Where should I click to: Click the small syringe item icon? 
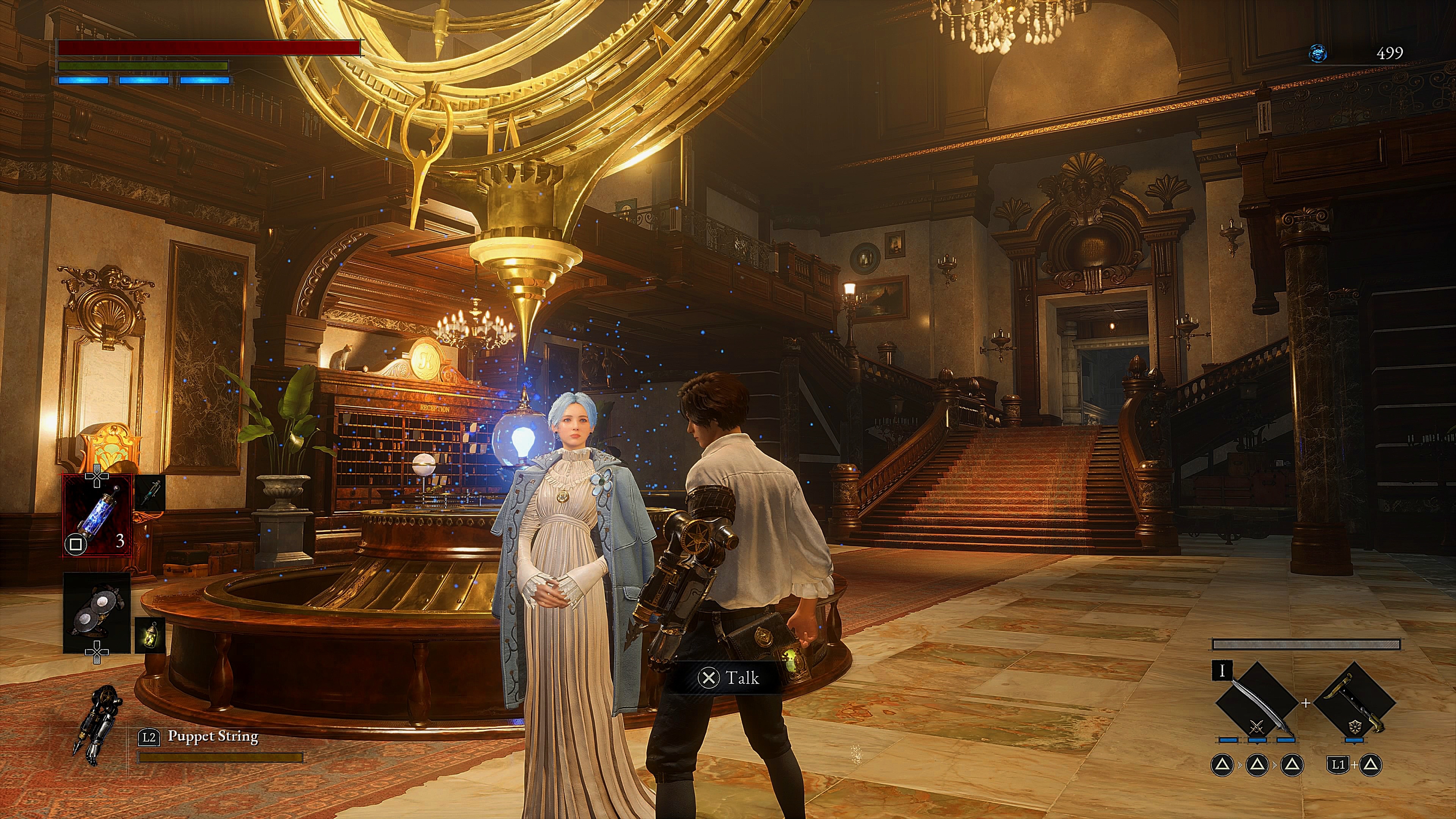[x=150, y=491]
